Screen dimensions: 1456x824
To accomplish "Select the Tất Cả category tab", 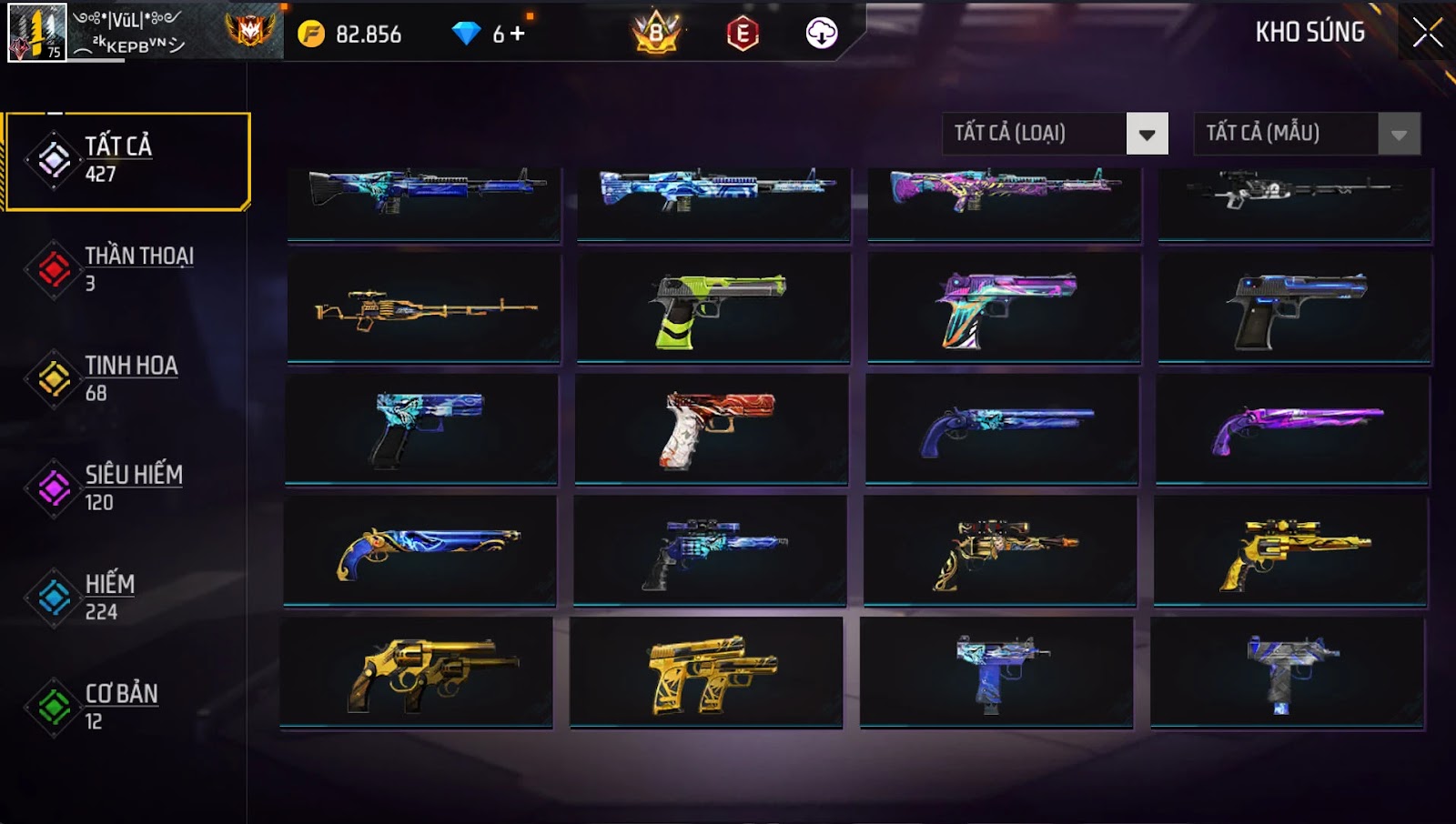I will tap(127, 161).
